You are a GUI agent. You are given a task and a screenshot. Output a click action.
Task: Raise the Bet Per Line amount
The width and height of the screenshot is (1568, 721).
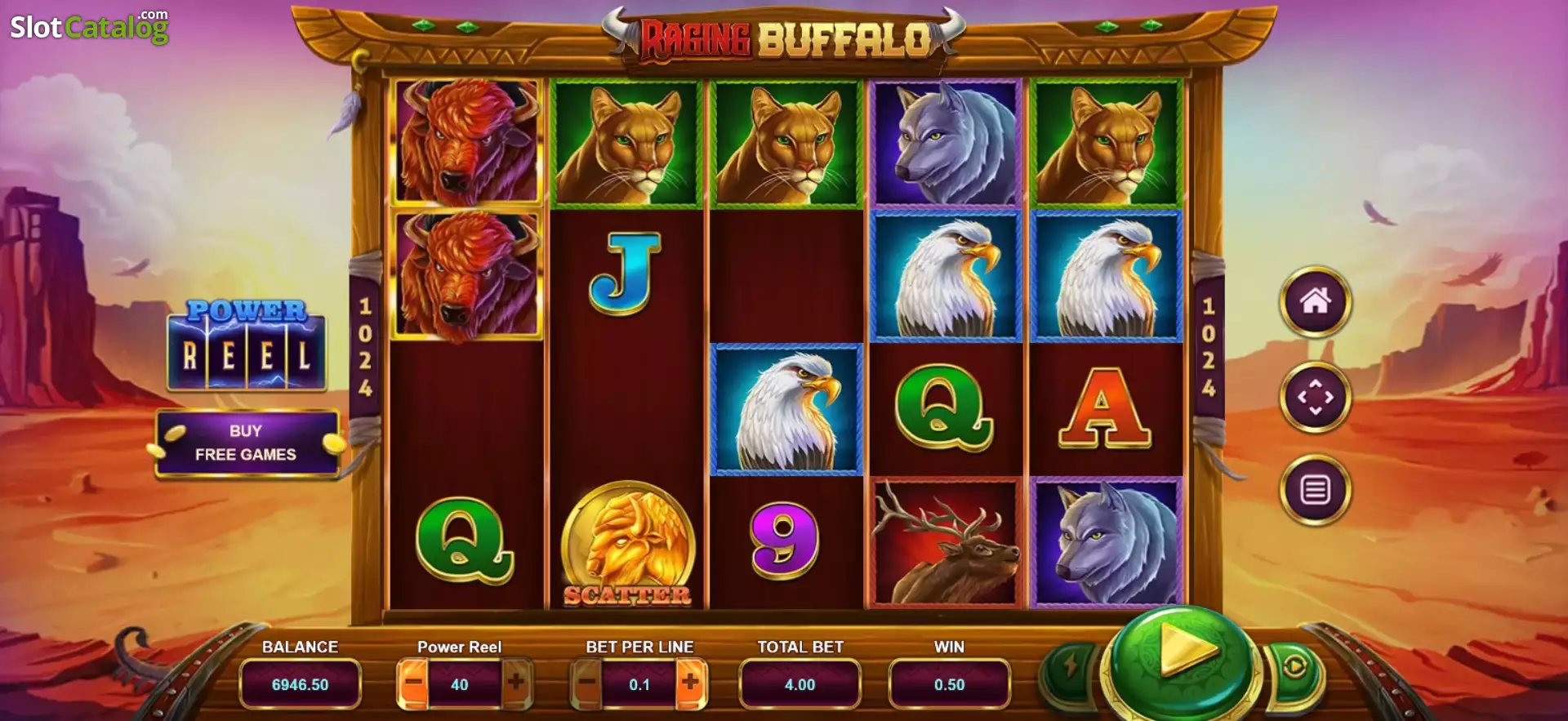pyautogui.click(x=690, y=683)
